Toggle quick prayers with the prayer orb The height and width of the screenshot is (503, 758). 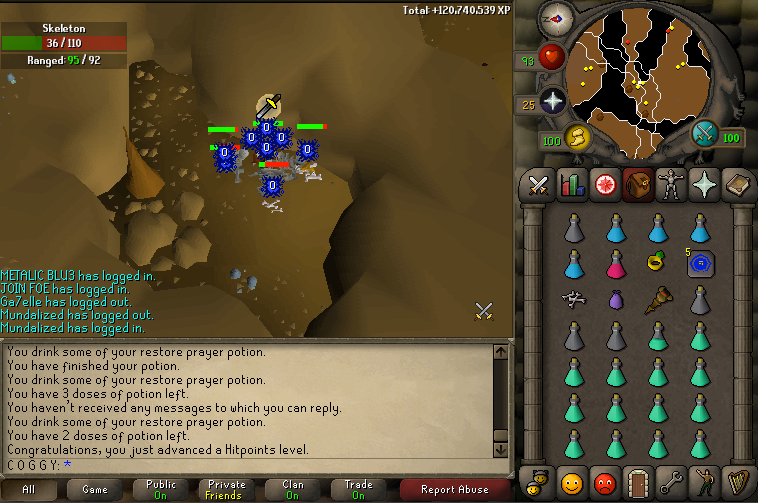(552, 101)
